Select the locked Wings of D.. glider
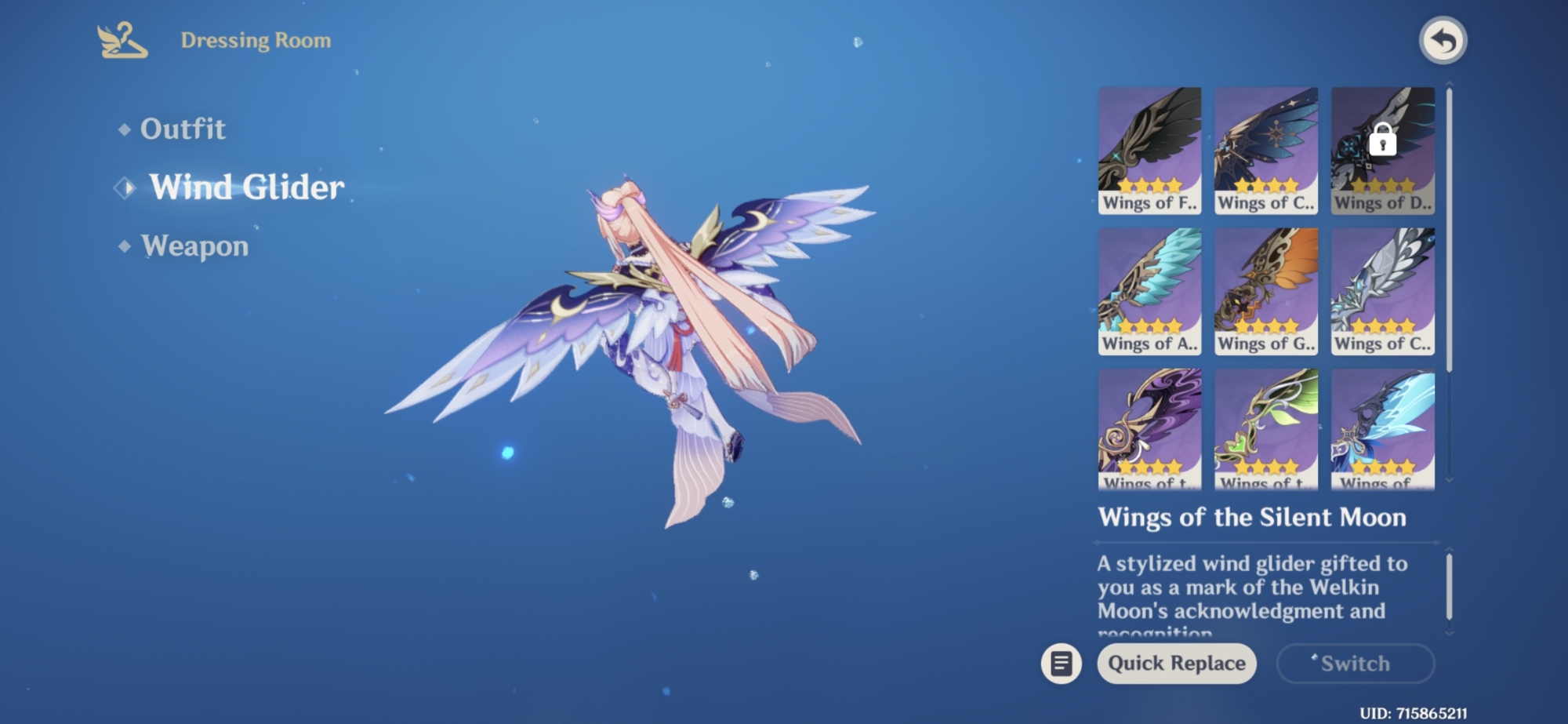This screenshot has height=724, width=1568. [x=1382, y=150]
